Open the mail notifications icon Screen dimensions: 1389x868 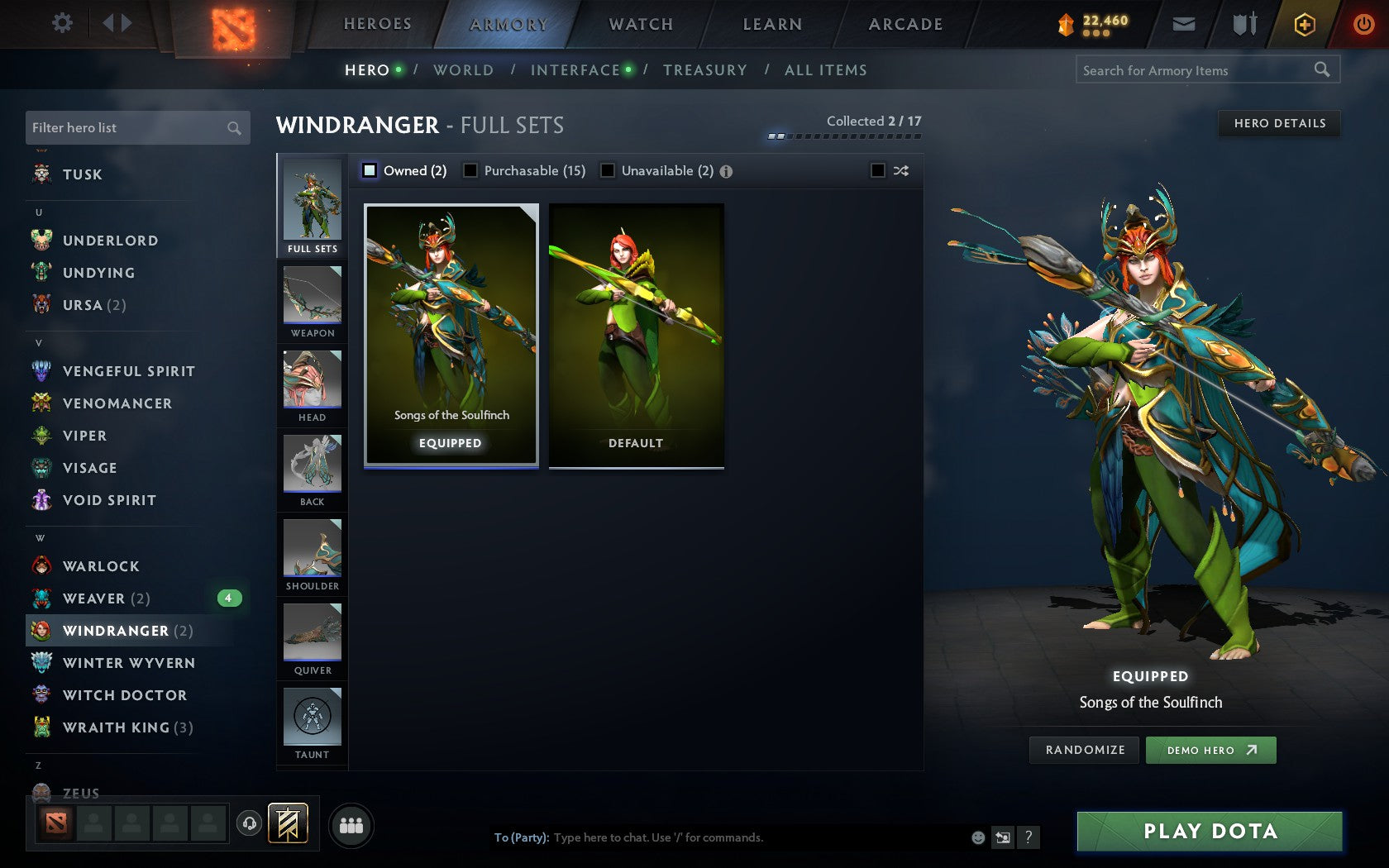click(1184, 24)
